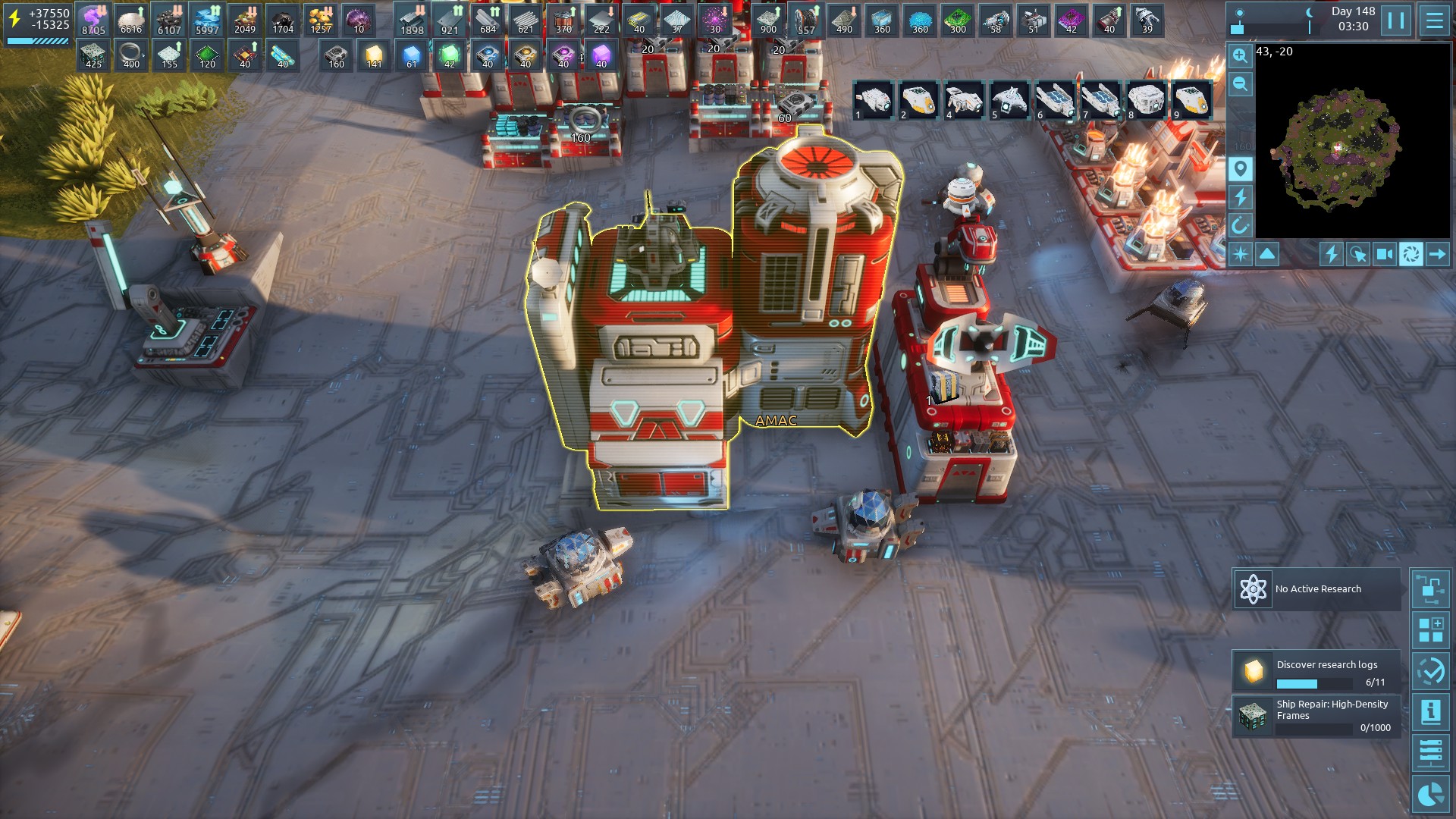Toggle the magnet button beside the minimap

pyautogui.click(x=1240, y=225)
